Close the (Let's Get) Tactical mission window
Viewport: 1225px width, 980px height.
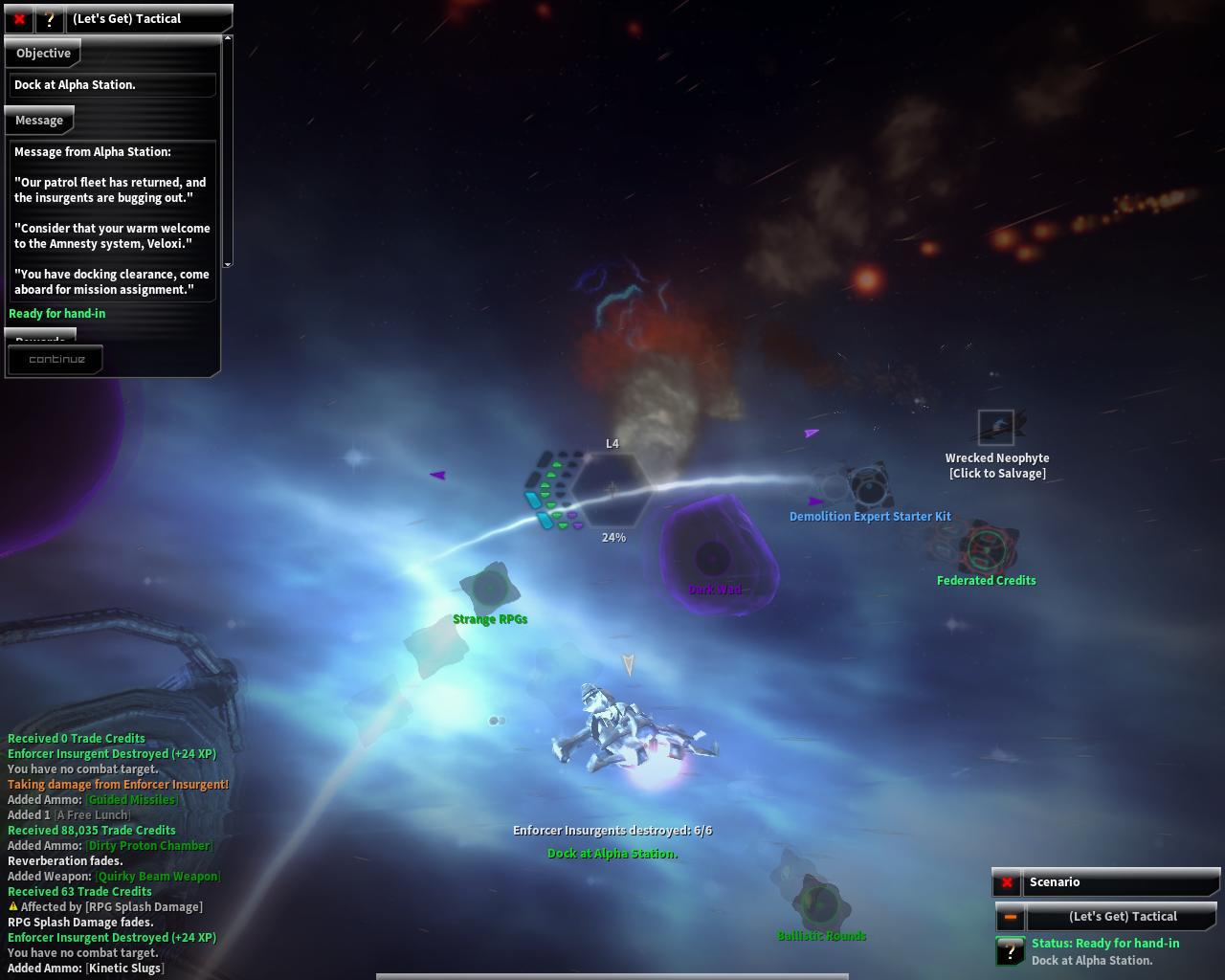pyautogui.click(x=19, y=19)
